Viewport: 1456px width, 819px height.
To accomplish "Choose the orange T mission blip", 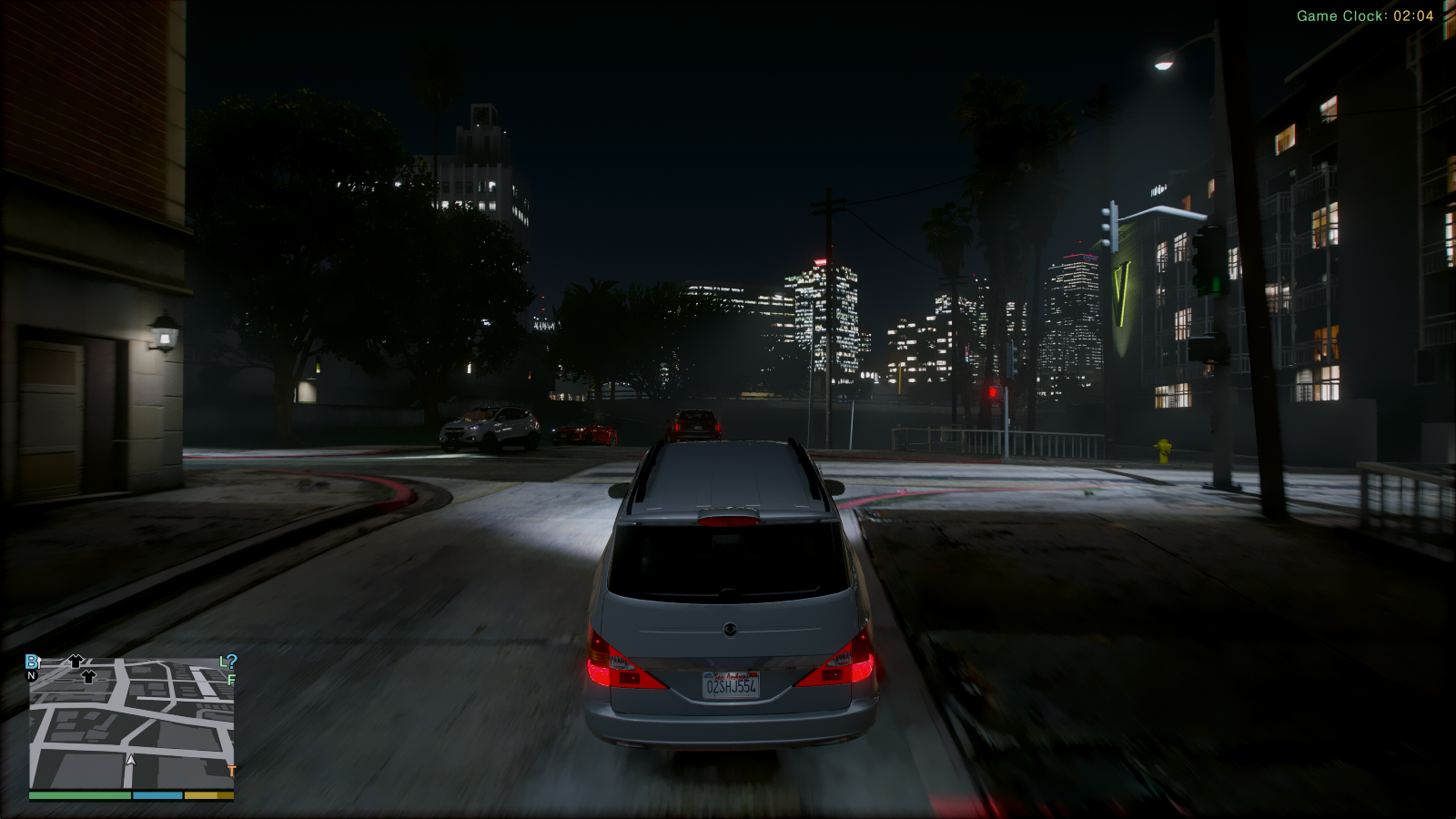I will [x=231, y=772].
